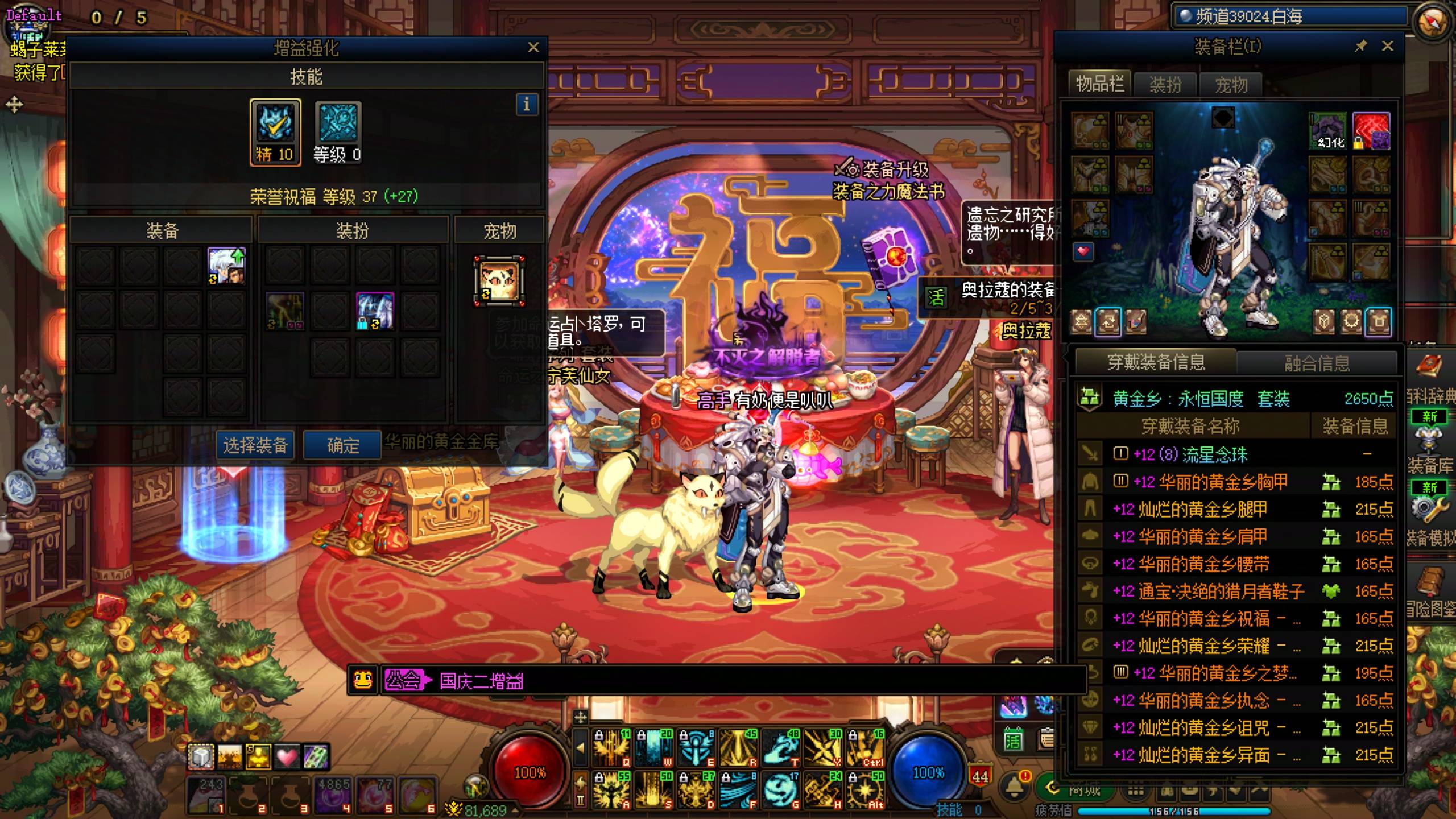Click the 公会 guild chat channel tag
The height and width of the screenshot is (819, 1456).
pyautogui.click(x=403, y=680)
